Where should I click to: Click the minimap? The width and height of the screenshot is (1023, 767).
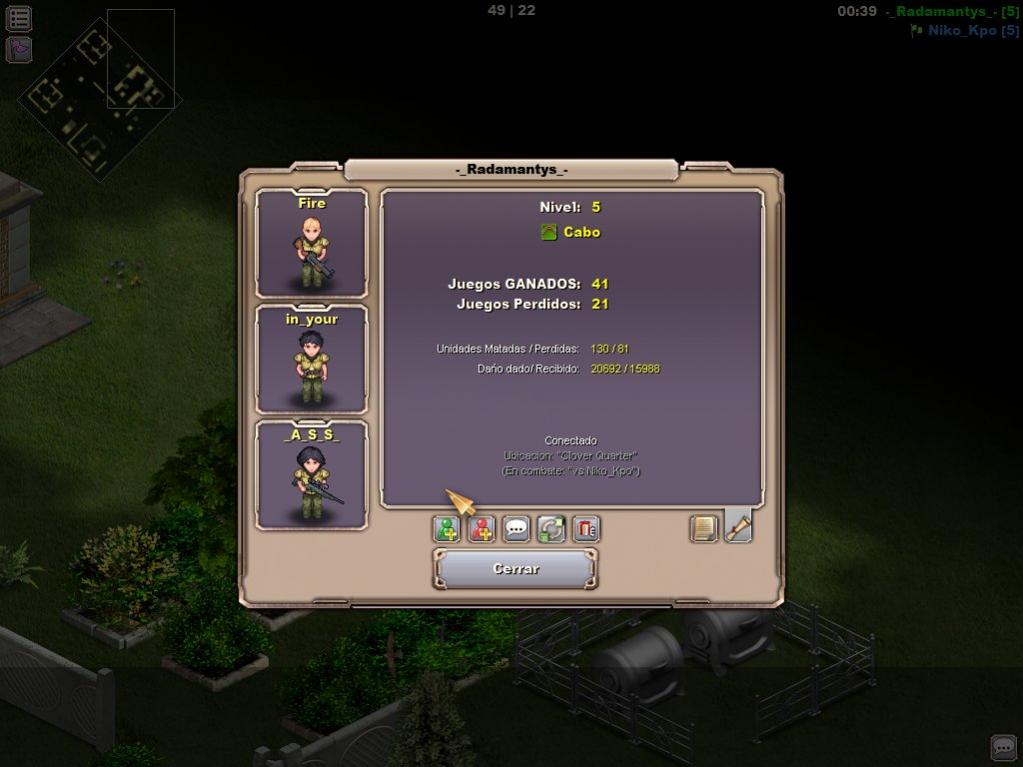point(99,95)
